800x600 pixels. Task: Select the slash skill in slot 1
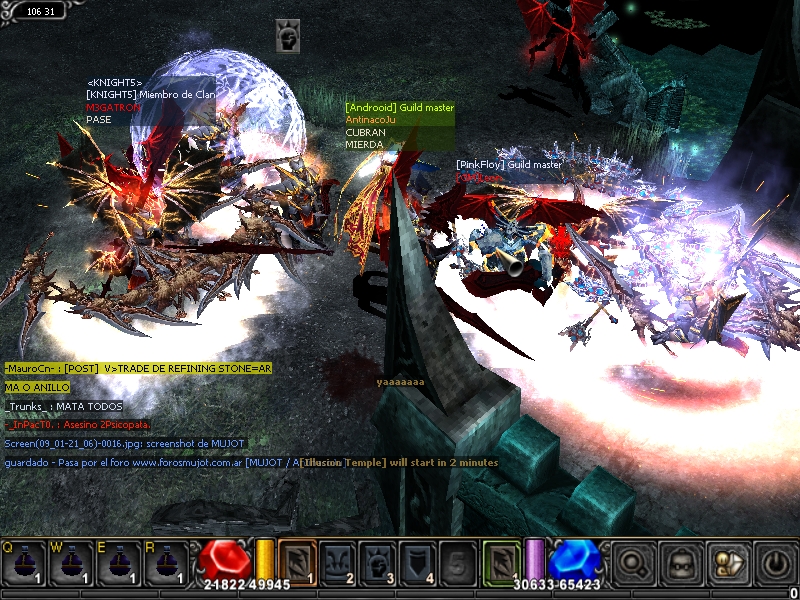point(297,562)
